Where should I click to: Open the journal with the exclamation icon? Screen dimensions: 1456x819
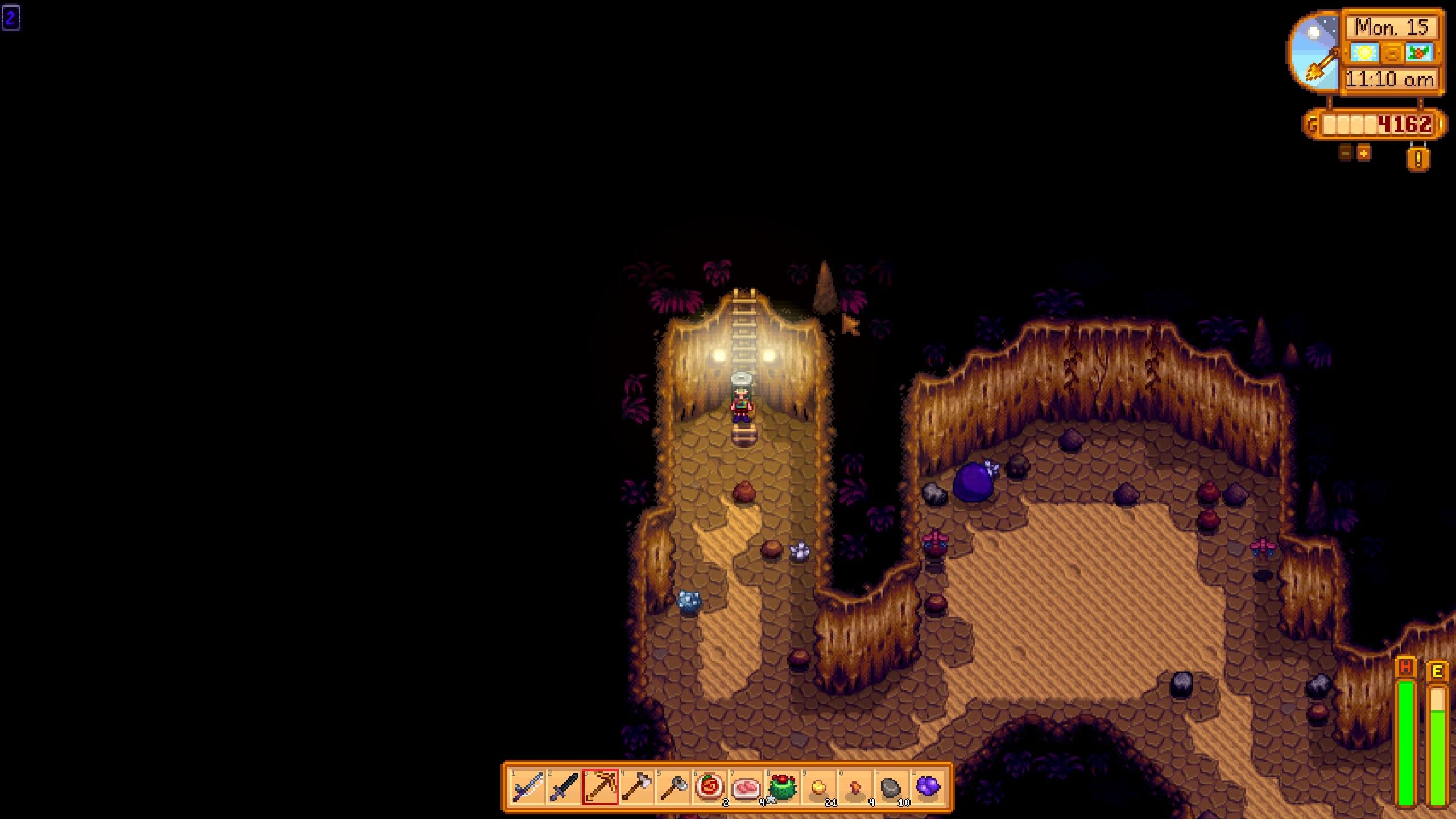(1418, 159)
